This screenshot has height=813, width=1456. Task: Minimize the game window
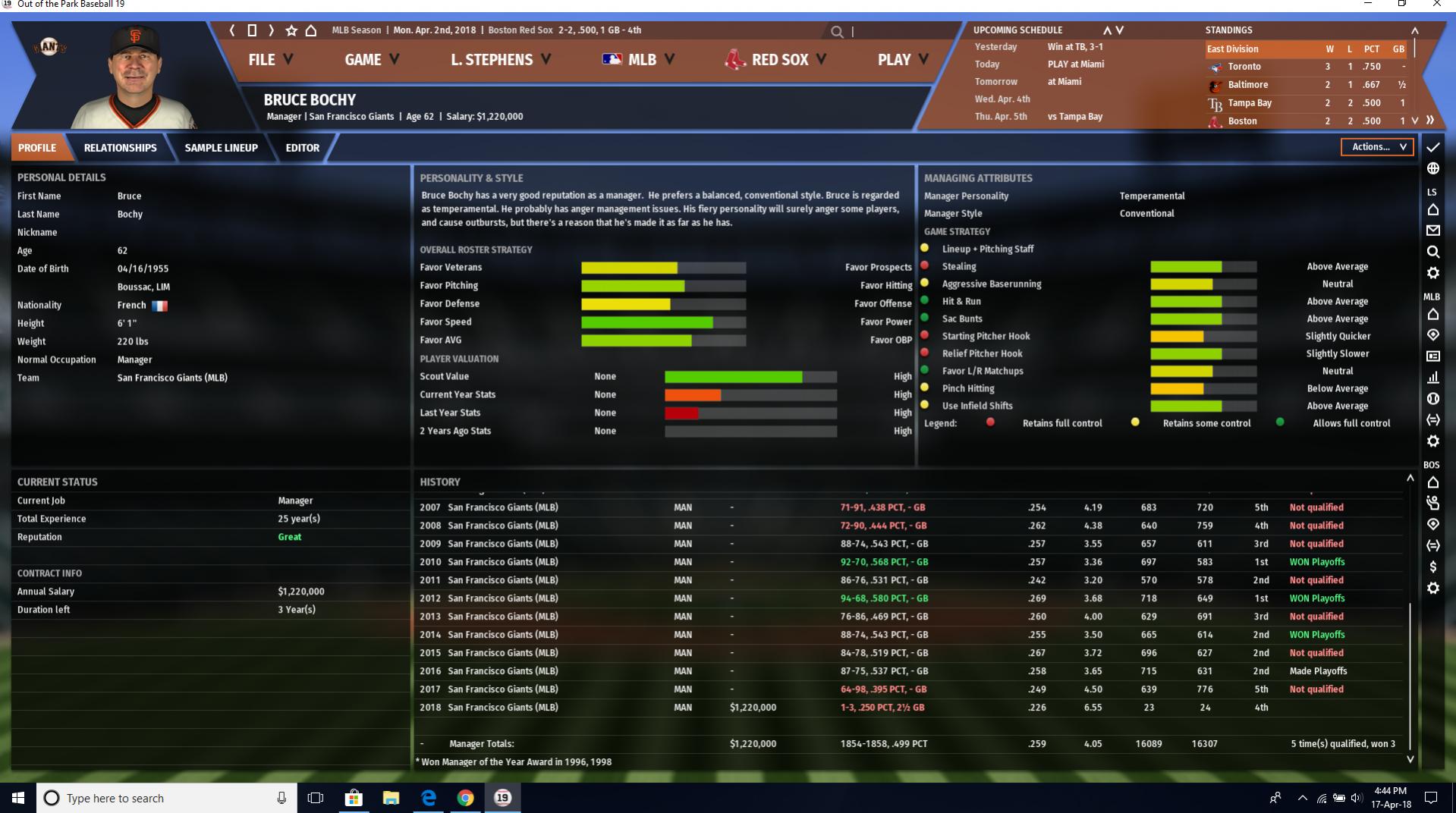[1368, 5]
